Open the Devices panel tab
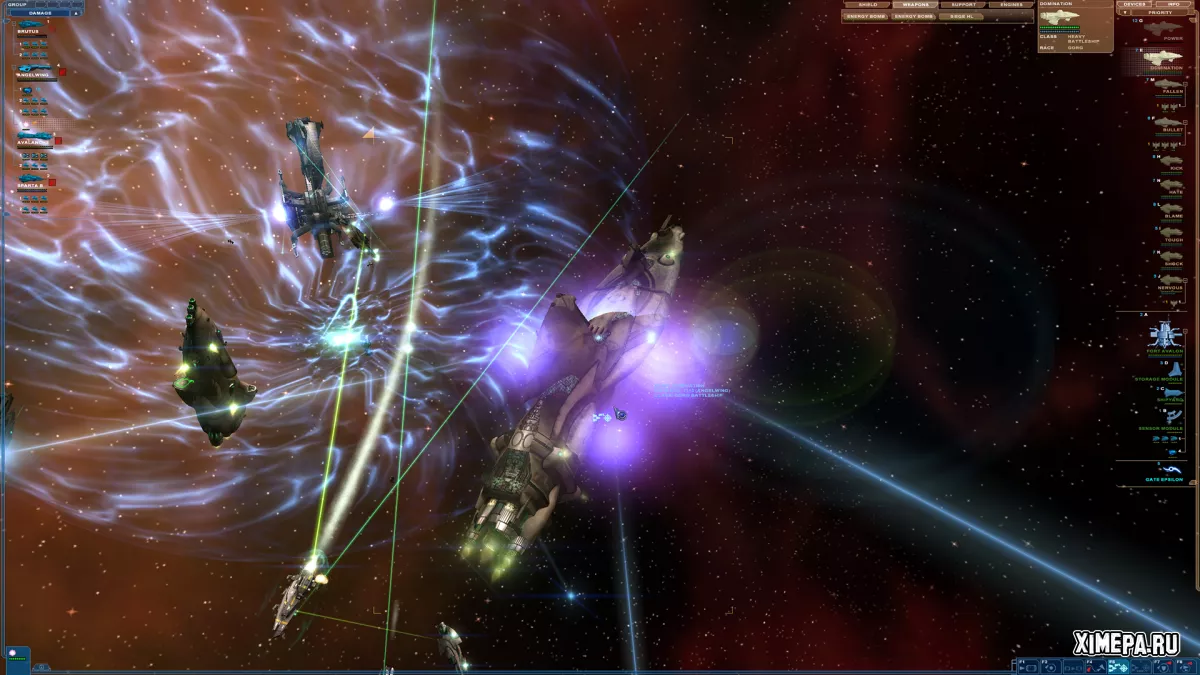 point(1135,4)
